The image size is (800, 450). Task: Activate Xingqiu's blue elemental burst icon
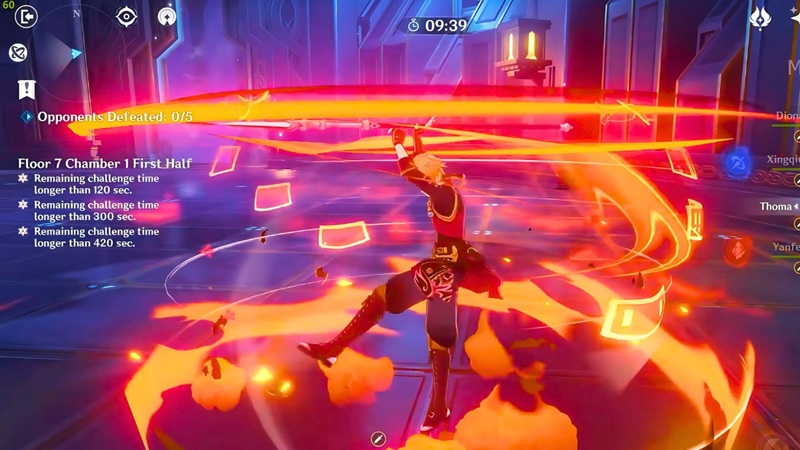coord(737,162)
